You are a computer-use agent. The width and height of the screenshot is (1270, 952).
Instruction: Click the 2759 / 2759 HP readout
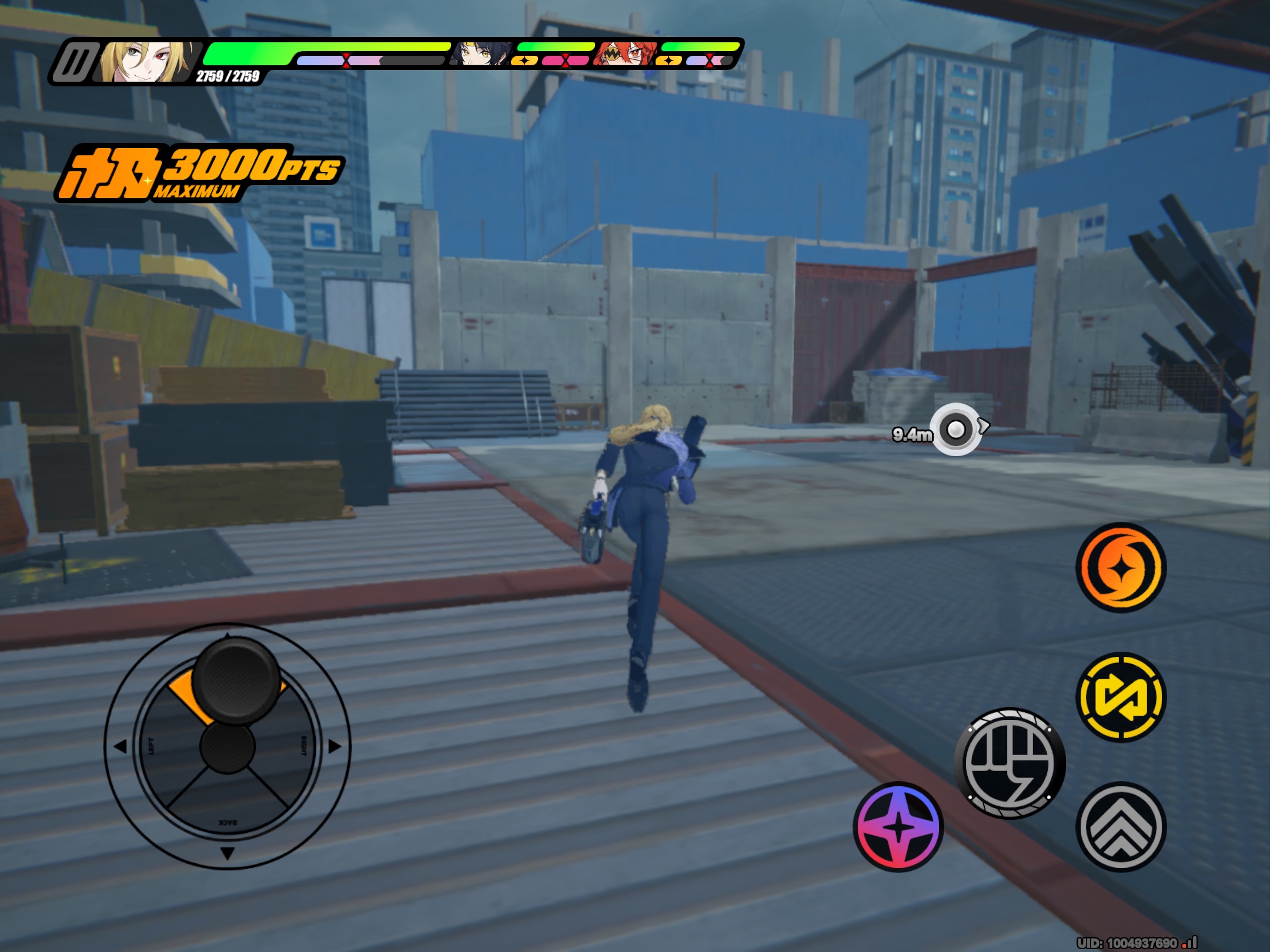(x=228, y=76)
